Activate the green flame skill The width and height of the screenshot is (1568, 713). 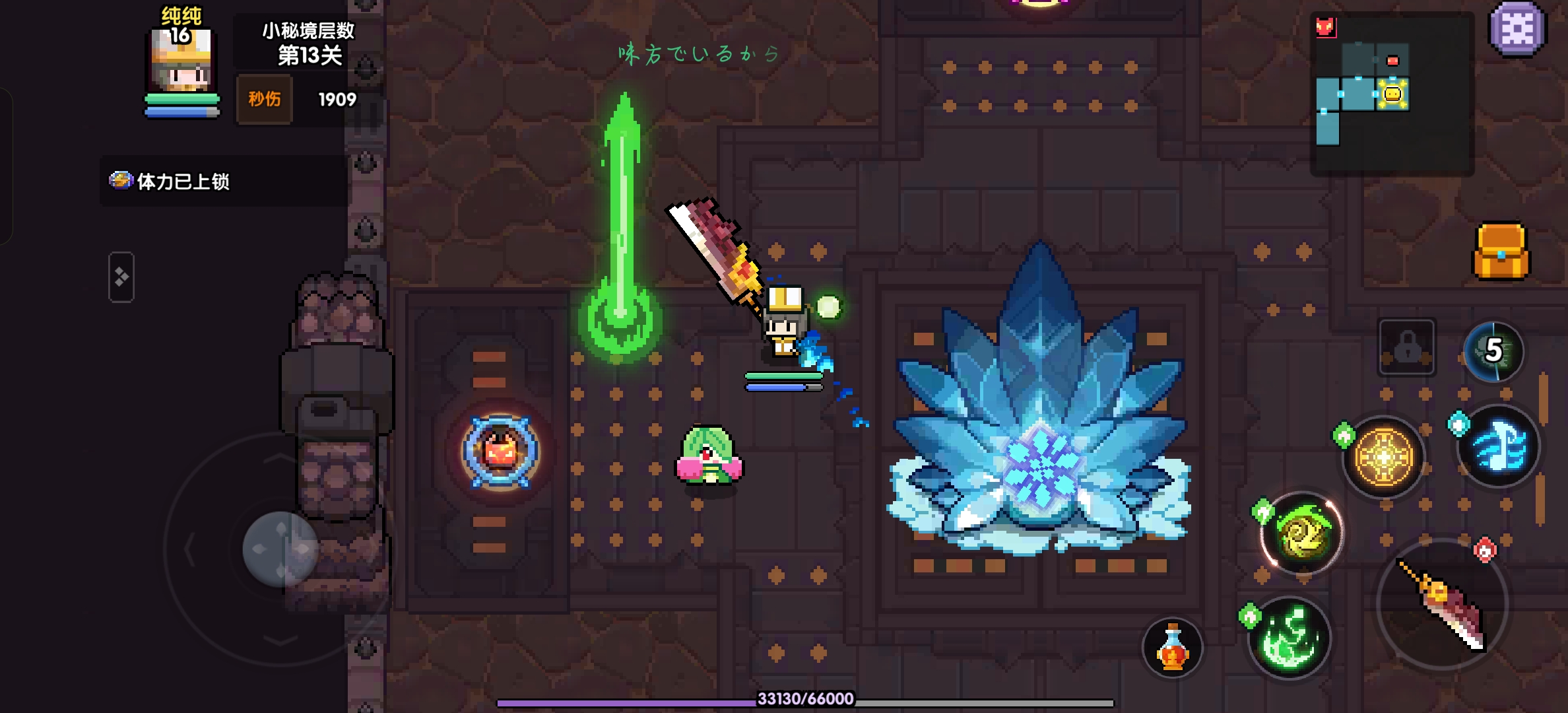1289,638
